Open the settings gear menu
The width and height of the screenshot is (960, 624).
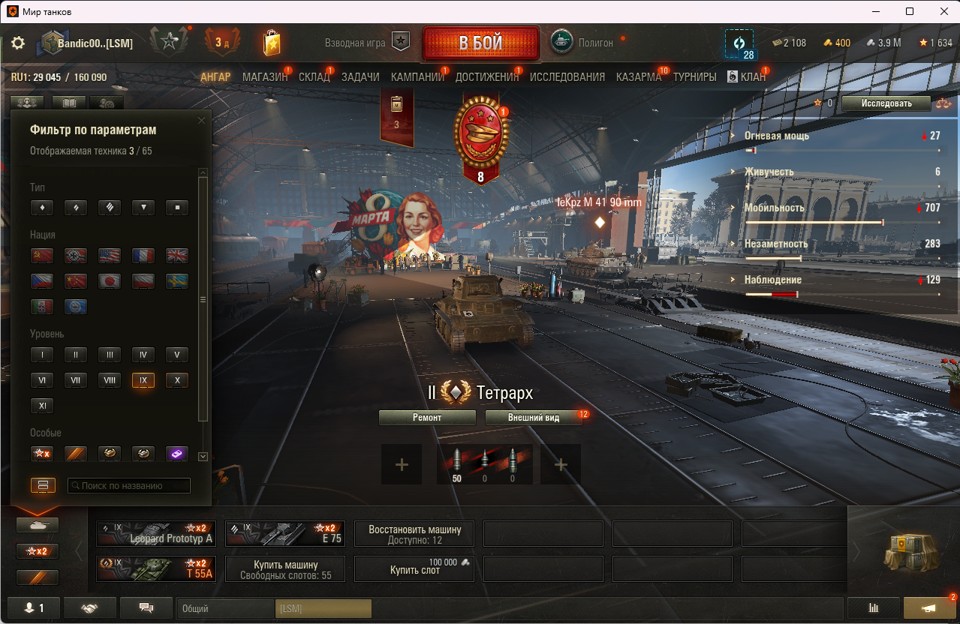[x=18, y=43]
